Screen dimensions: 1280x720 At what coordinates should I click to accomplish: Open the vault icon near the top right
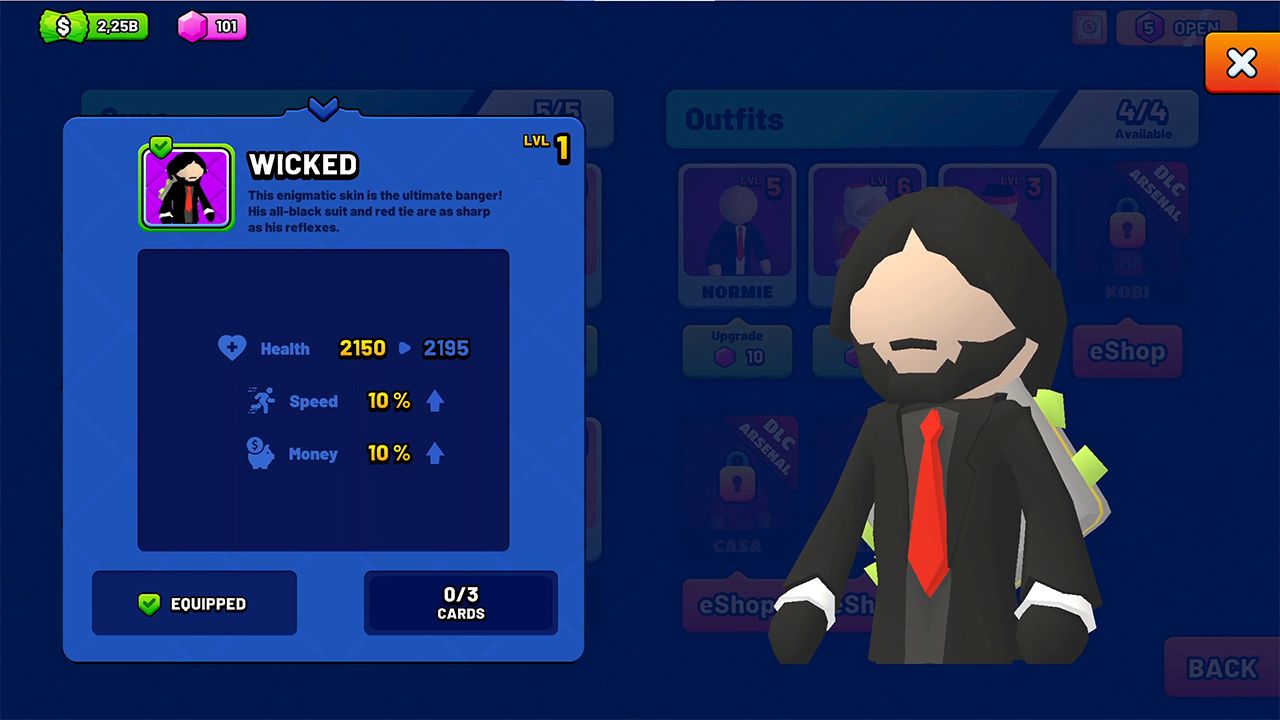tap(1091, 27)
